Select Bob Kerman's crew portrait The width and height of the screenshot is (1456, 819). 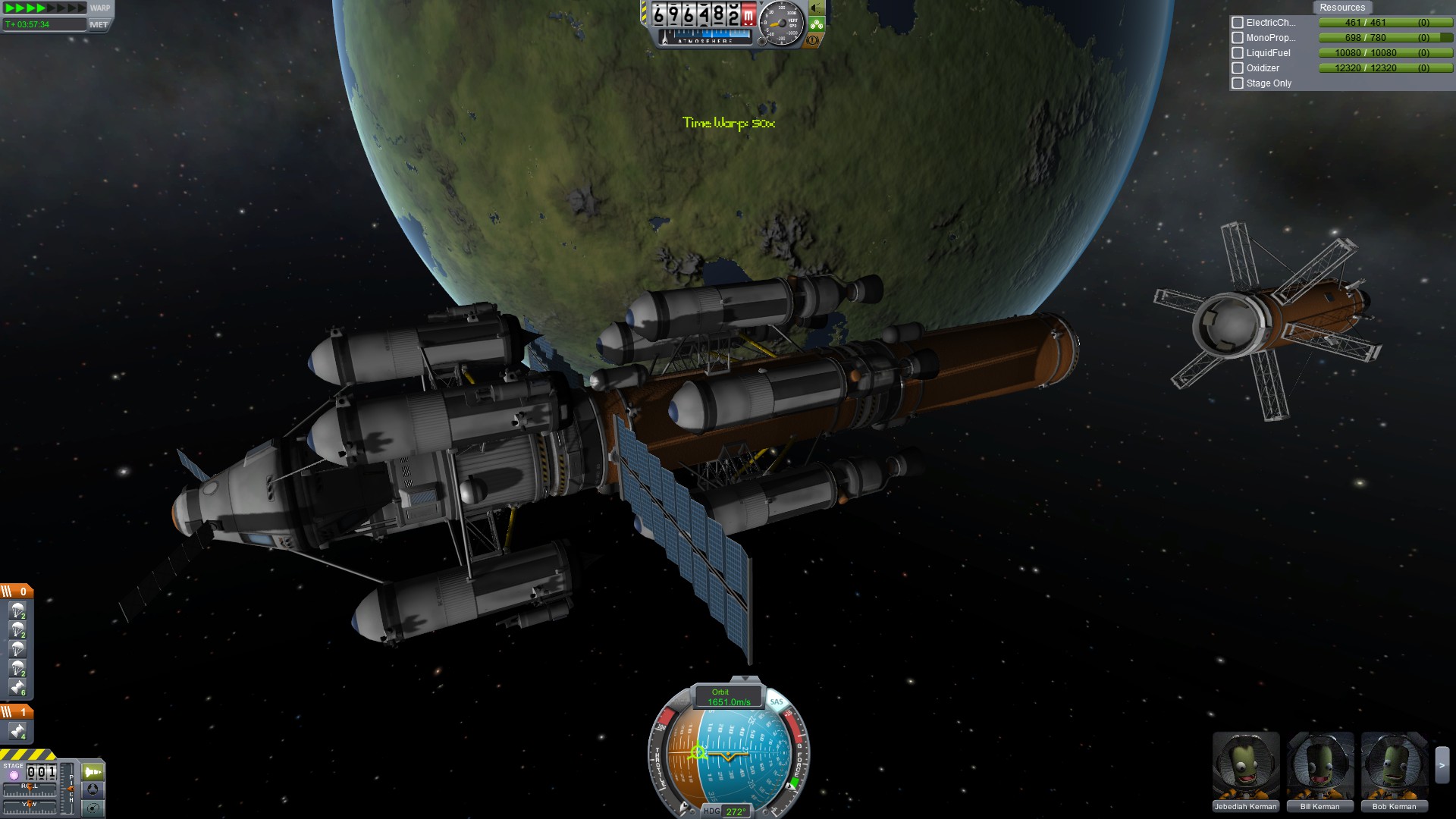click(x=1394, y=766)
